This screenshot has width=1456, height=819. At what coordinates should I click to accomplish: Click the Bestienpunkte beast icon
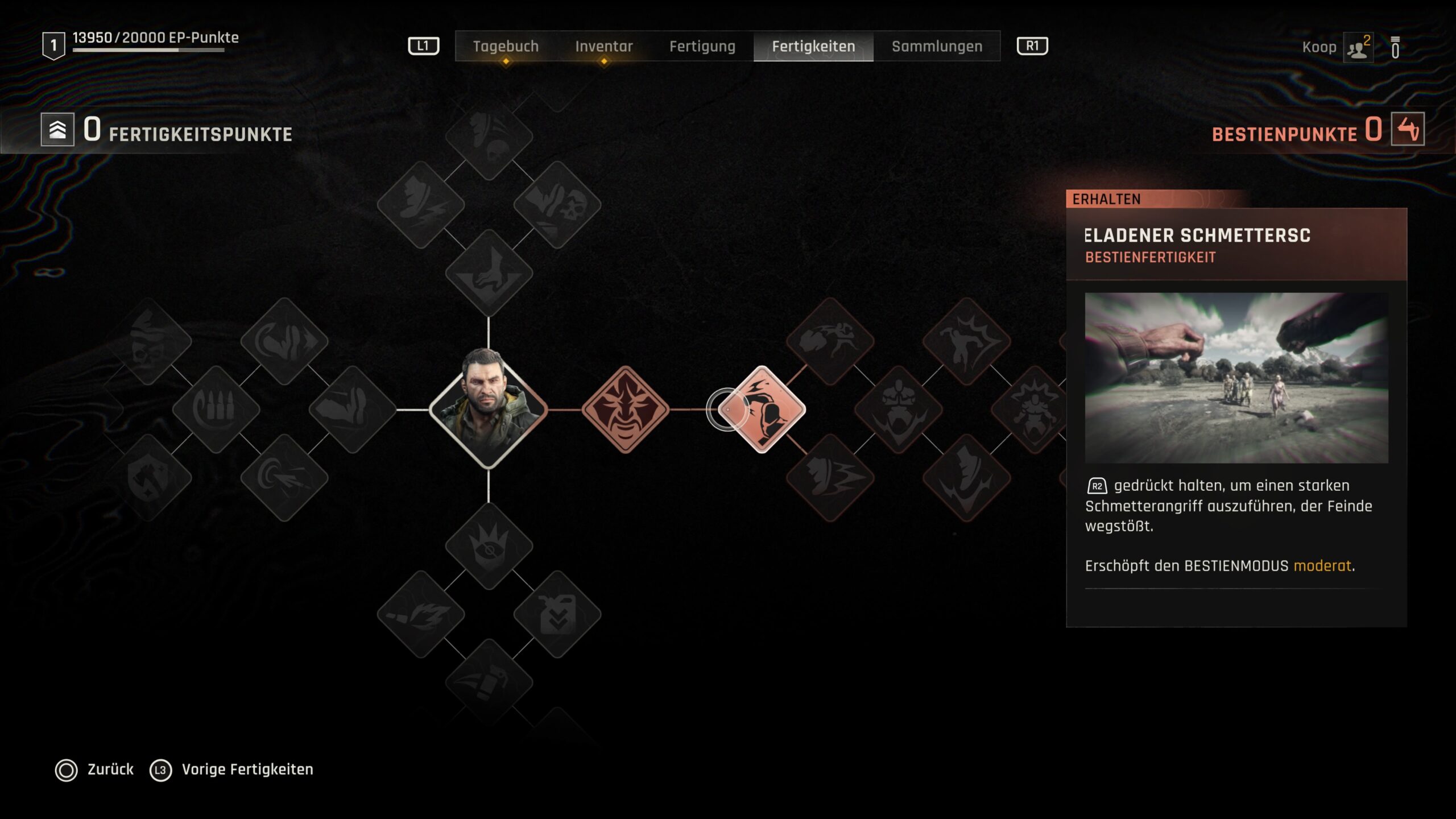[1407, 129]
